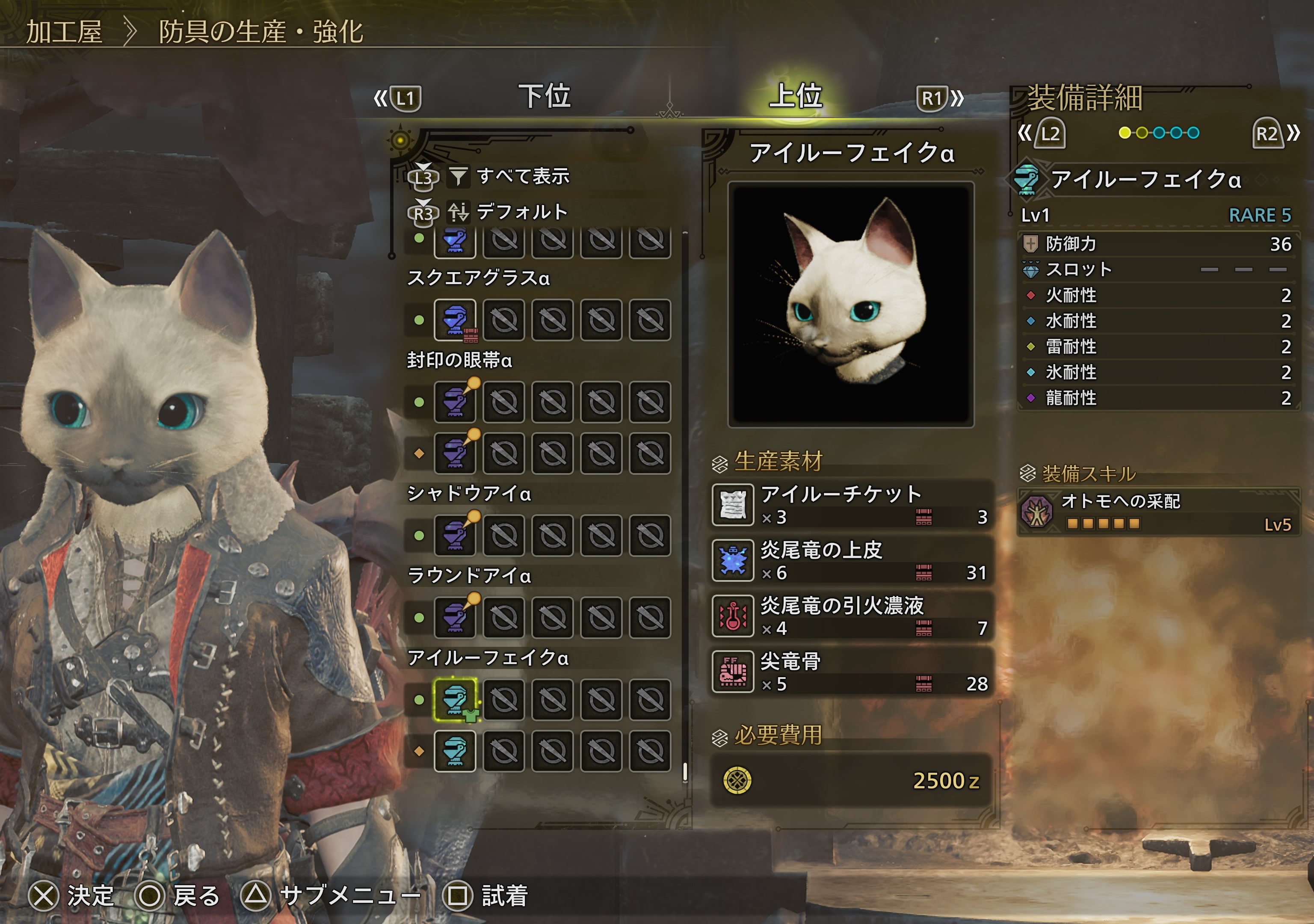1314x924 pixels.
Task: Choose the orange-diamond アイルーフェイクα head slot
Action: click(454, 751)
